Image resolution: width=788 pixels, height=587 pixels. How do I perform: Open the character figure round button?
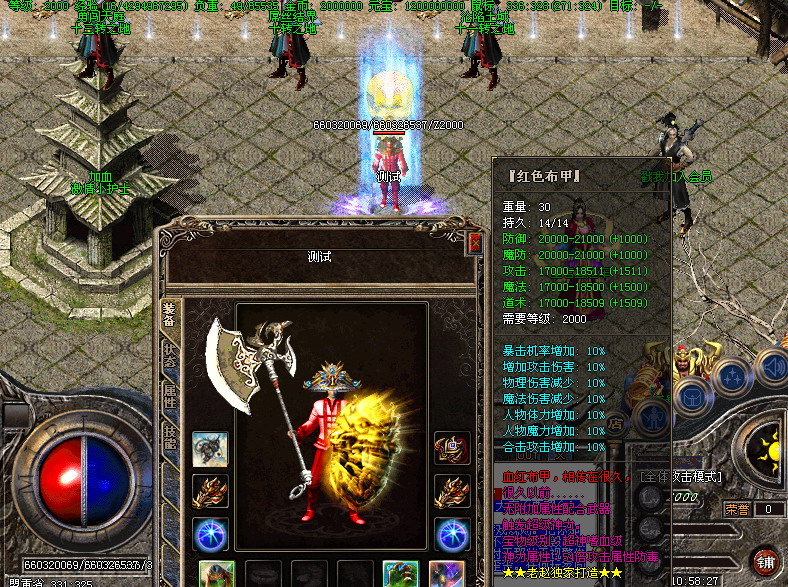click(651, 416)
